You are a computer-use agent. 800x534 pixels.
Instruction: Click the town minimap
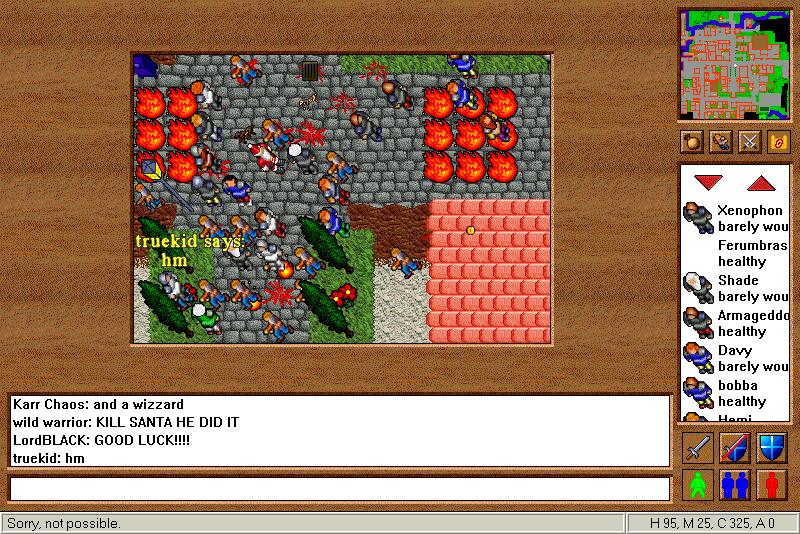(733, 62)
